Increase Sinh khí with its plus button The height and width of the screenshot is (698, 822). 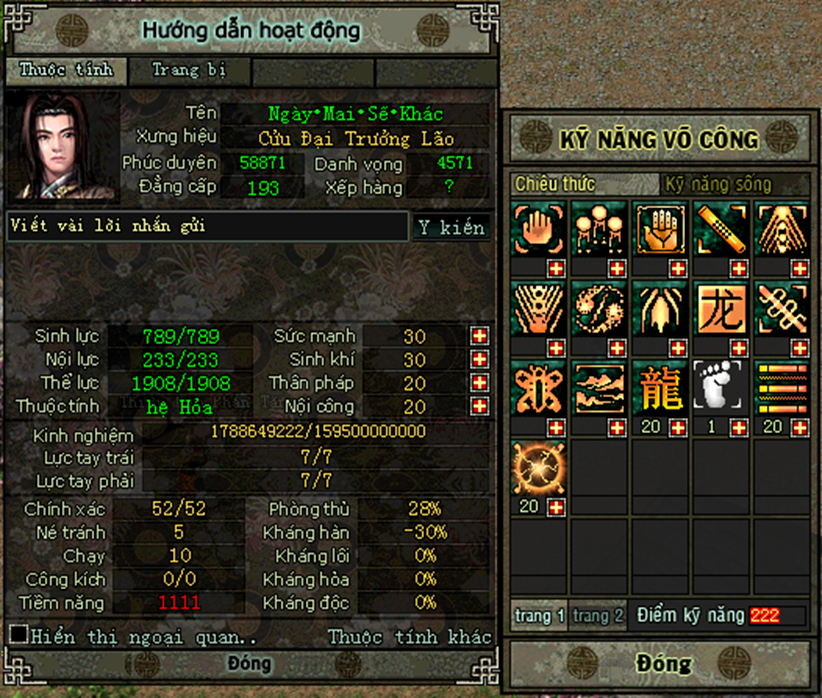[x=480, y=360]
